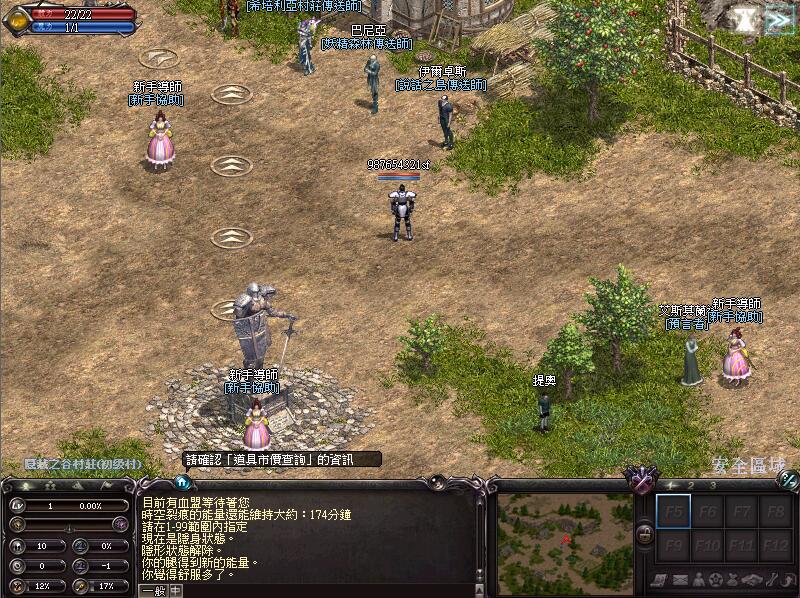Switch to hotbar page 2
This screenshot has height=598, width=800.
point(690,485)
